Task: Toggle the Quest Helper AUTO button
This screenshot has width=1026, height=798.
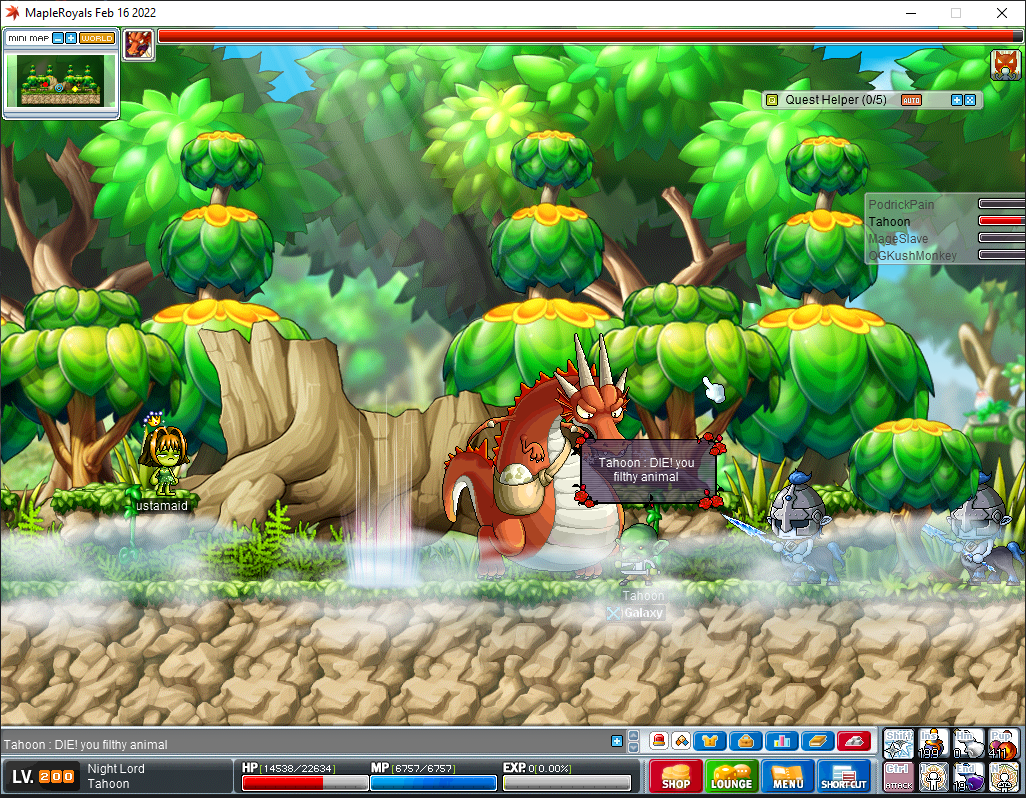Action: pos(911,100)
